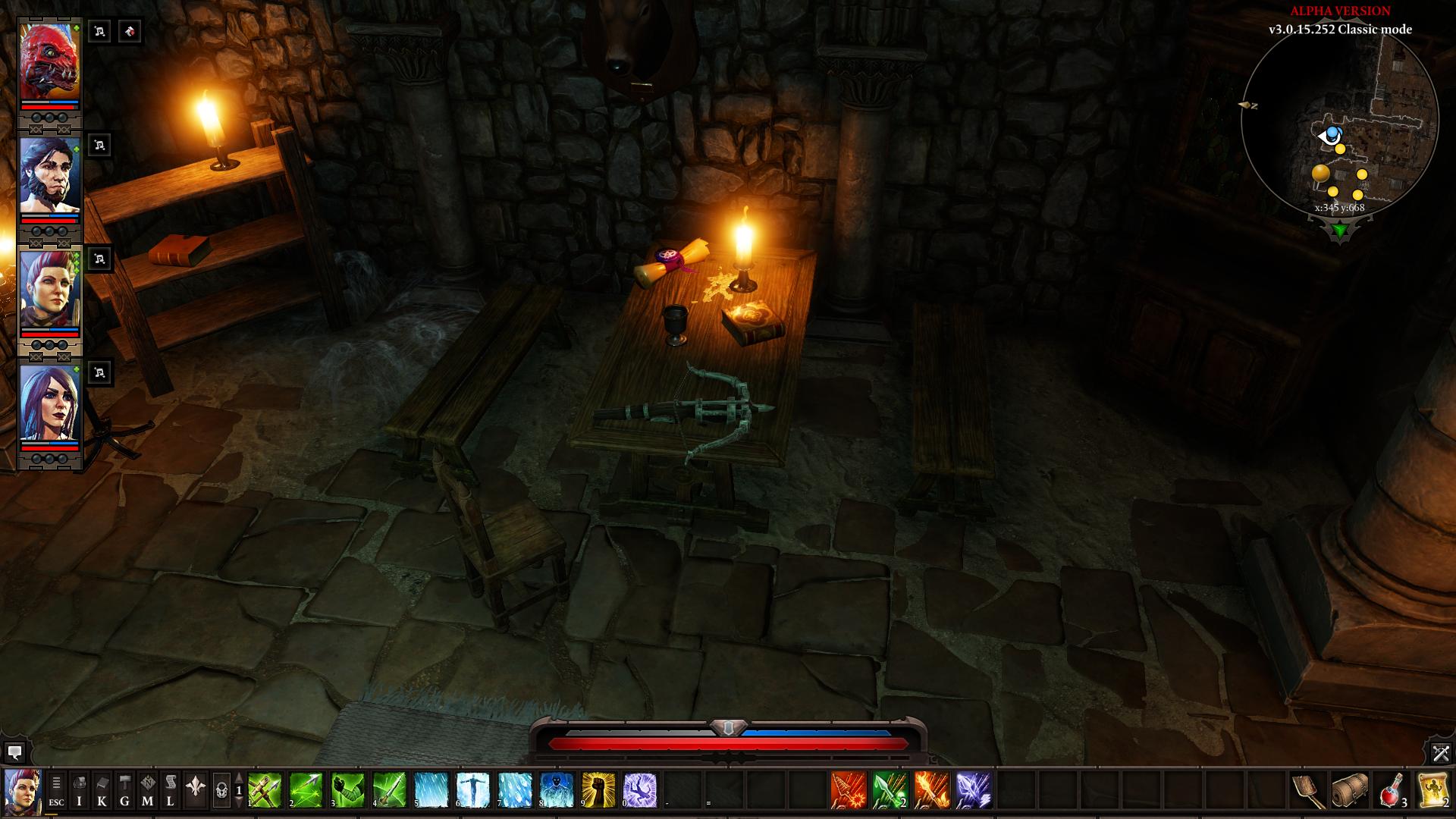The width and height of the screenshot is (1456, 819).
Task: Open the crafting hammer button
Action: pyautogui.click(x=125, y=791)
